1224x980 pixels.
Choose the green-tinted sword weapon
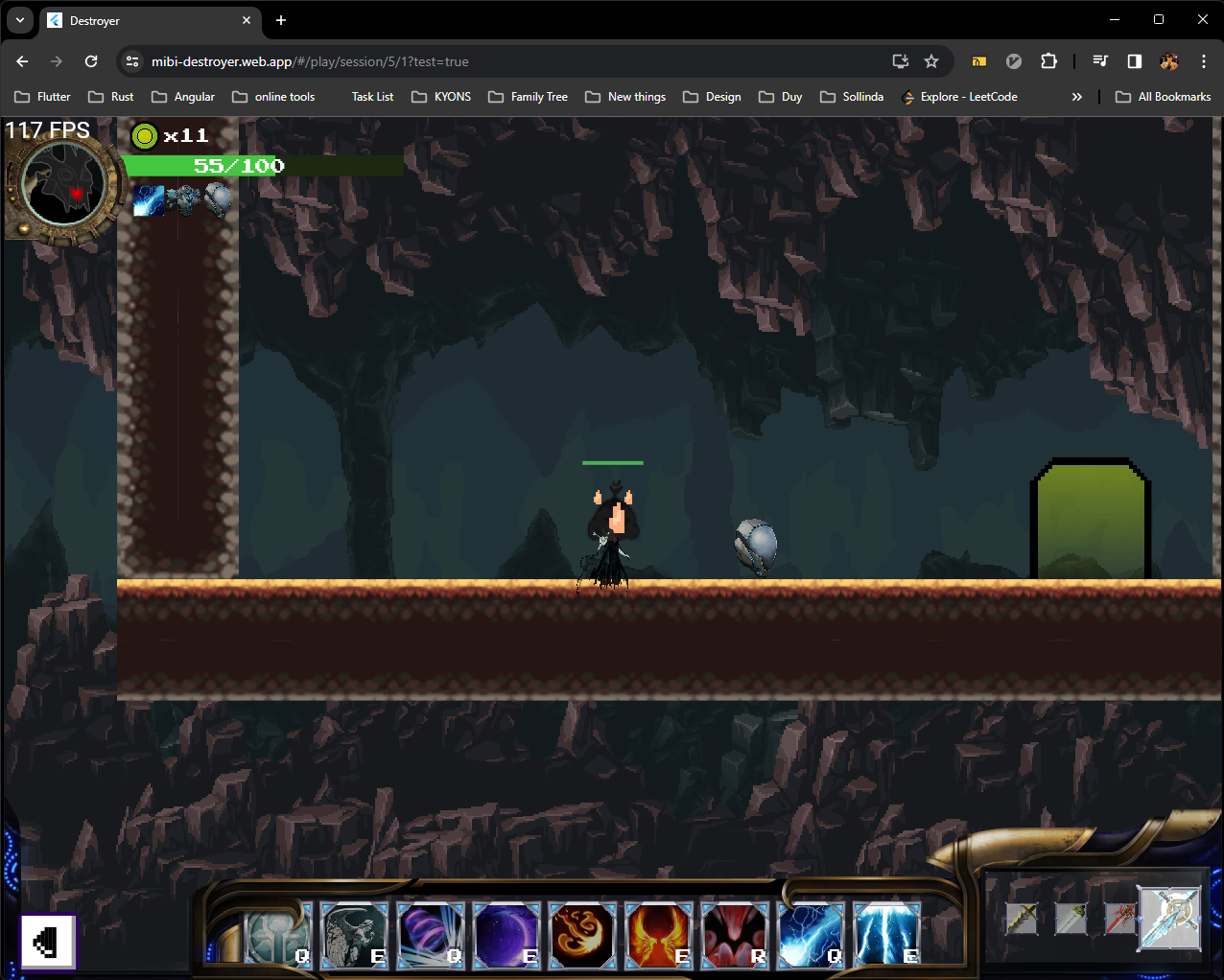[x=1071, y=919]
